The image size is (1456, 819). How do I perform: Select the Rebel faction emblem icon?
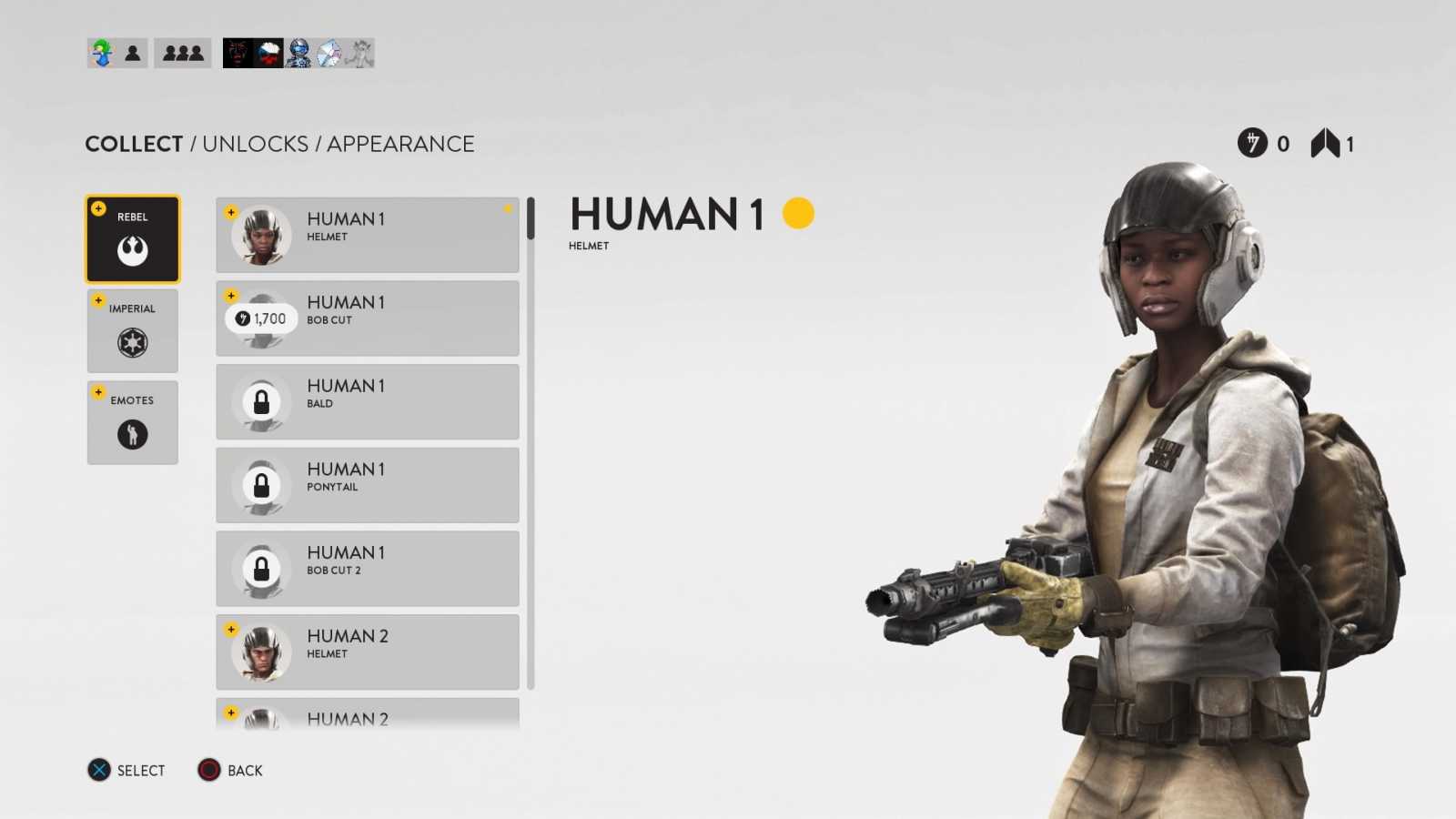pos(132,249)
